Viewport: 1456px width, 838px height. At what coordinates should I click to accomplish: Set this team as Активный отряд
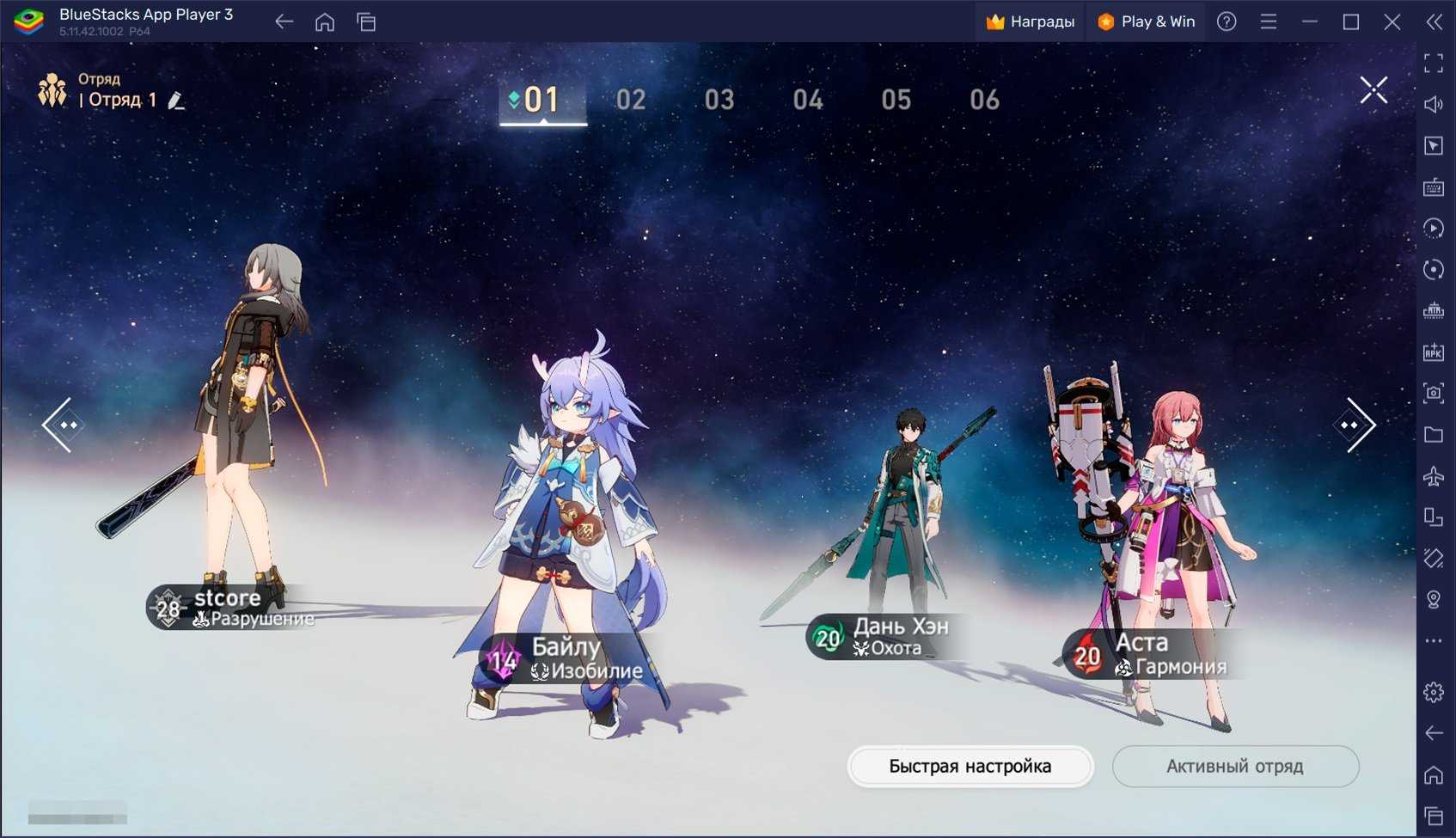point(1234,766)
